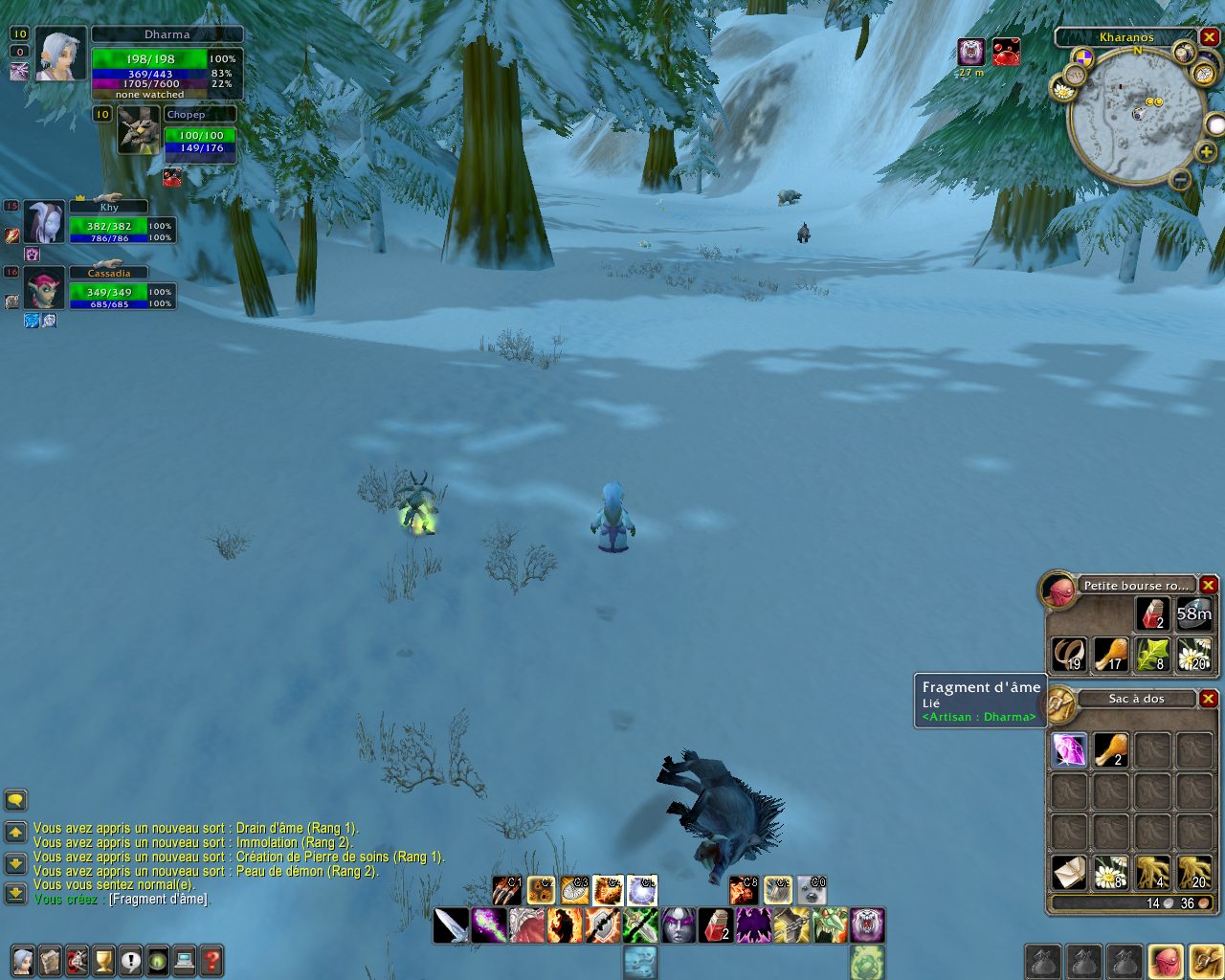Close the Petite bourse bag window
Viewport: 1225px width, 980px height.
pos(1209,585)
